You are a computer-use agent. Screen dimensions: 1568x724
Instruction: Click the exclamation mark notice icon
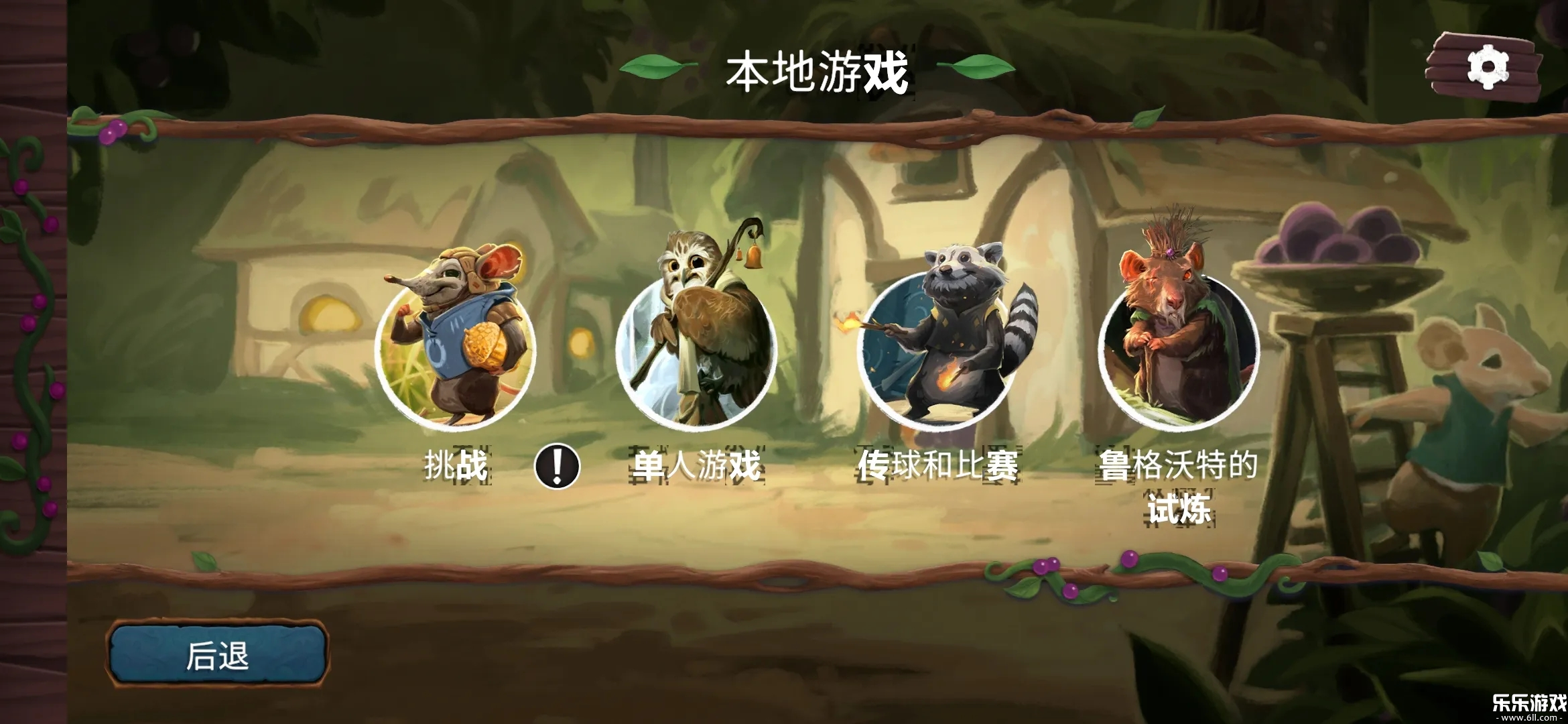[557, 466]
